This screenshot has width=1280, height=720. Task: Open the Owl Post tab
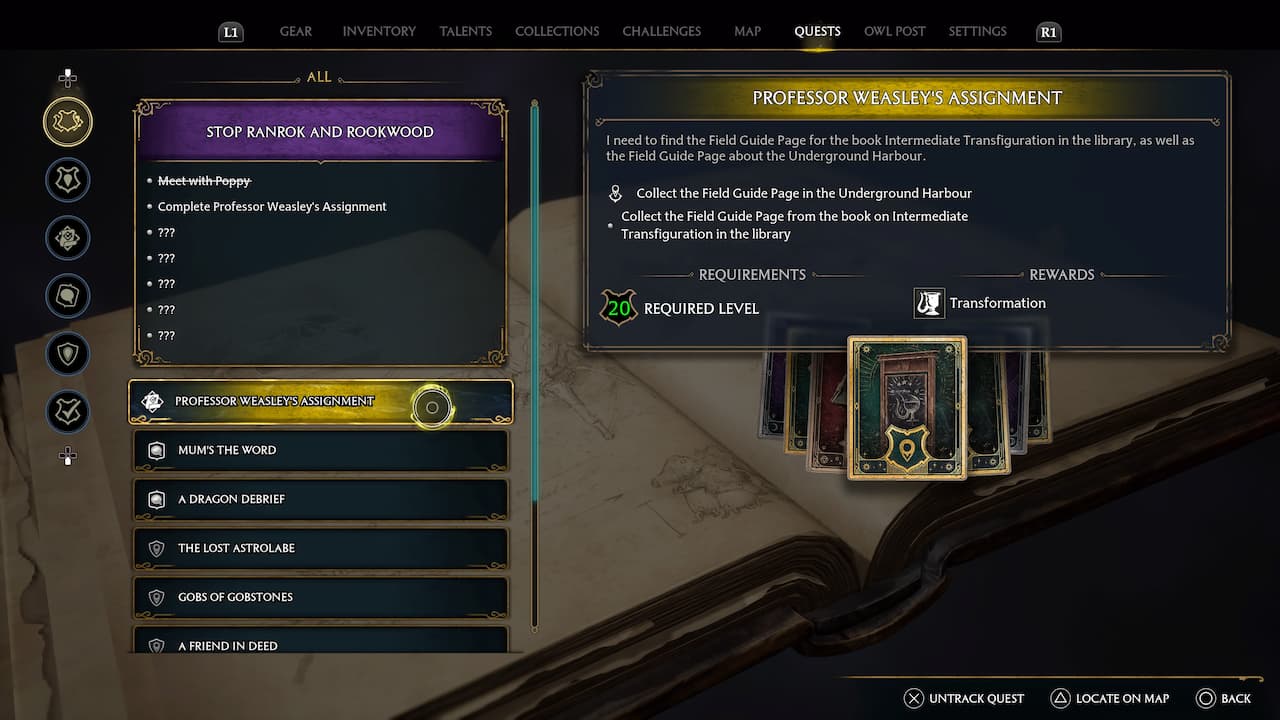click(x=894, y=31)
